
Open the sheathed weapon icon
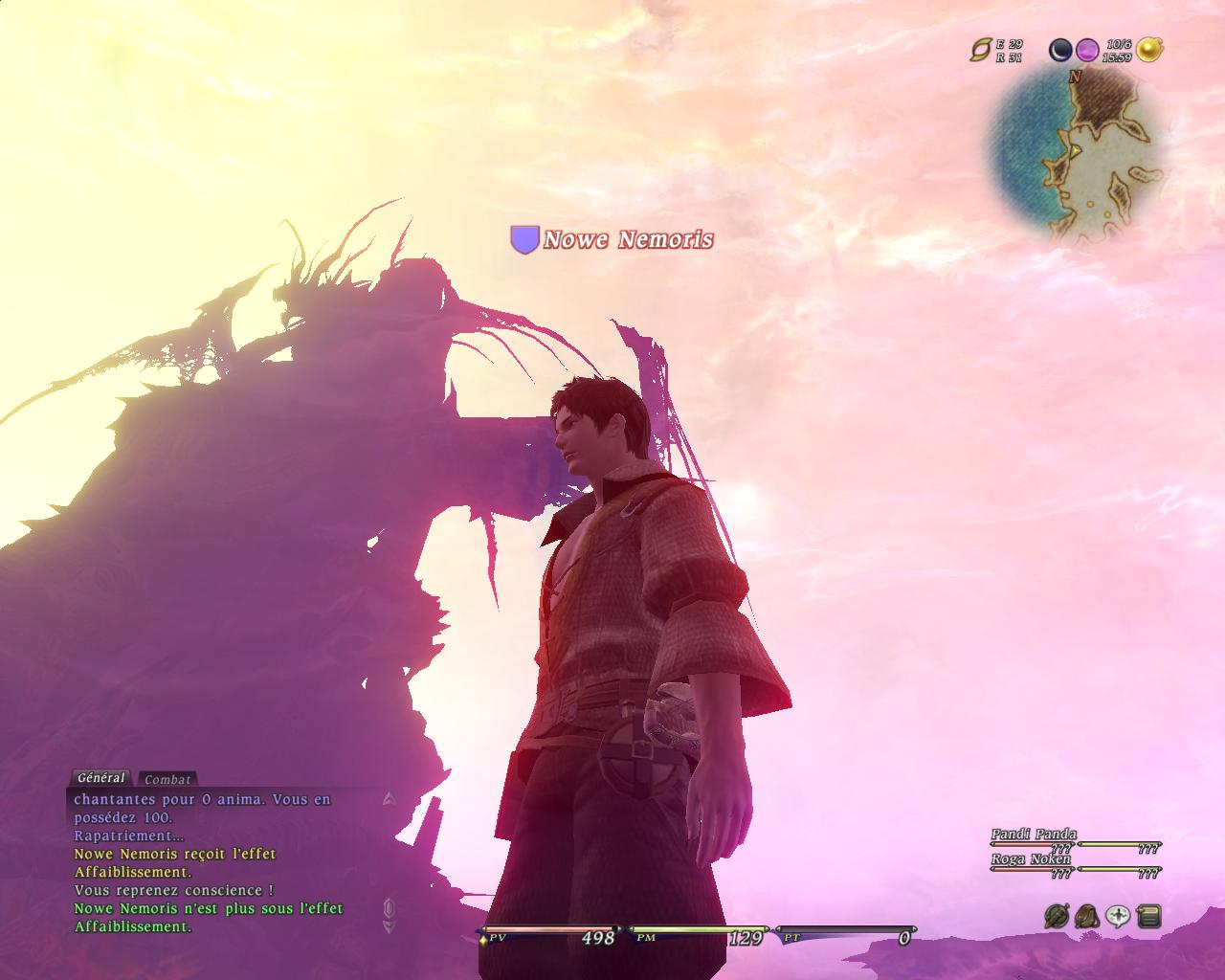pyautogui.click(x=1057, y=916)
